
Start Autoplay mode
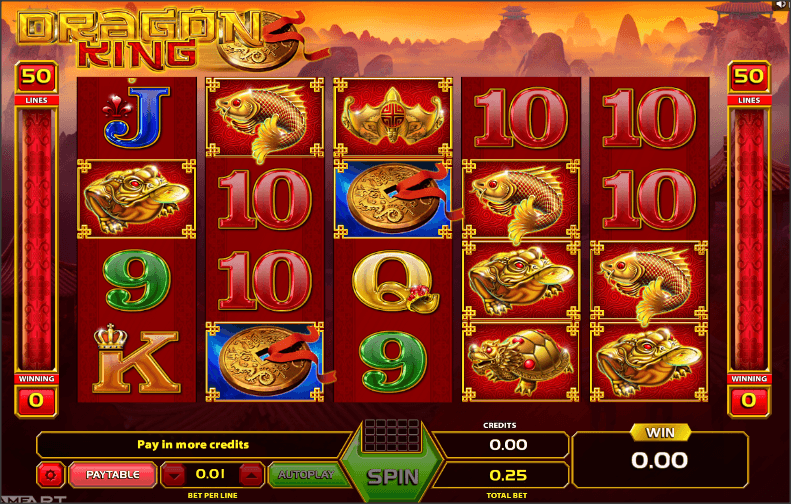(298, 473)
